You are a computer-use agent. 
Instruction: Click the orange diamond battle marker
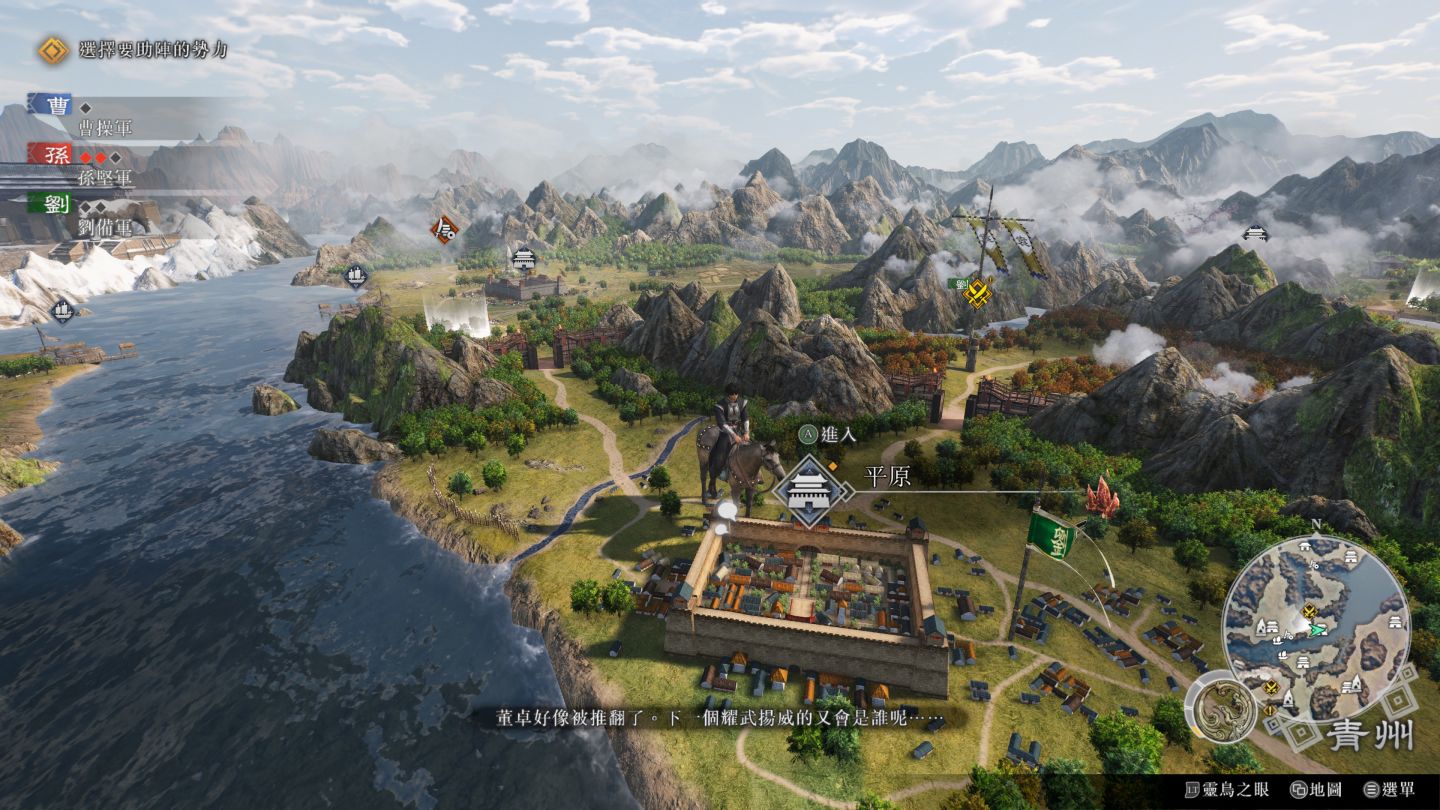click(x=444, y=230)
